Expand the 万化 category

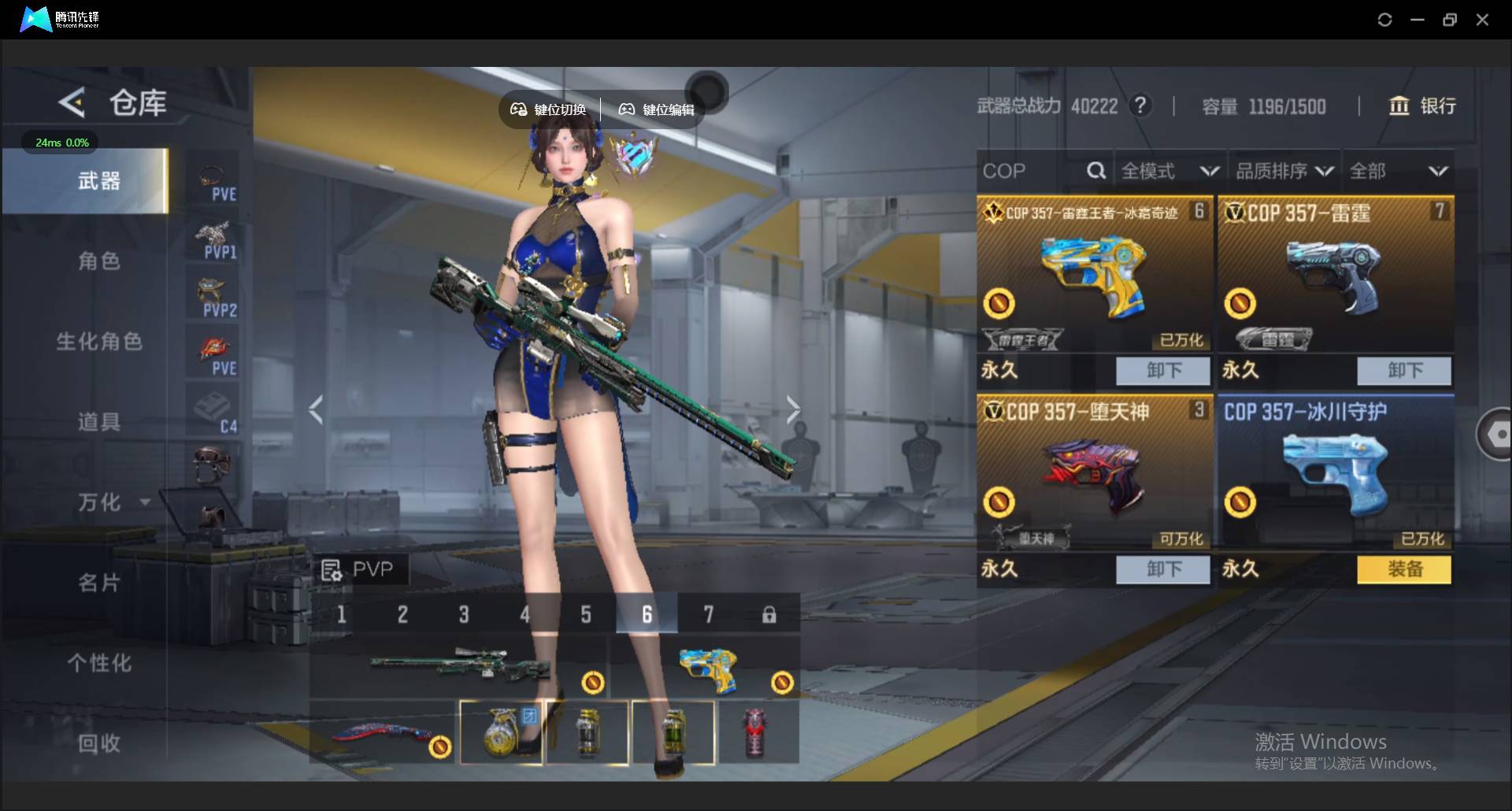112,502
